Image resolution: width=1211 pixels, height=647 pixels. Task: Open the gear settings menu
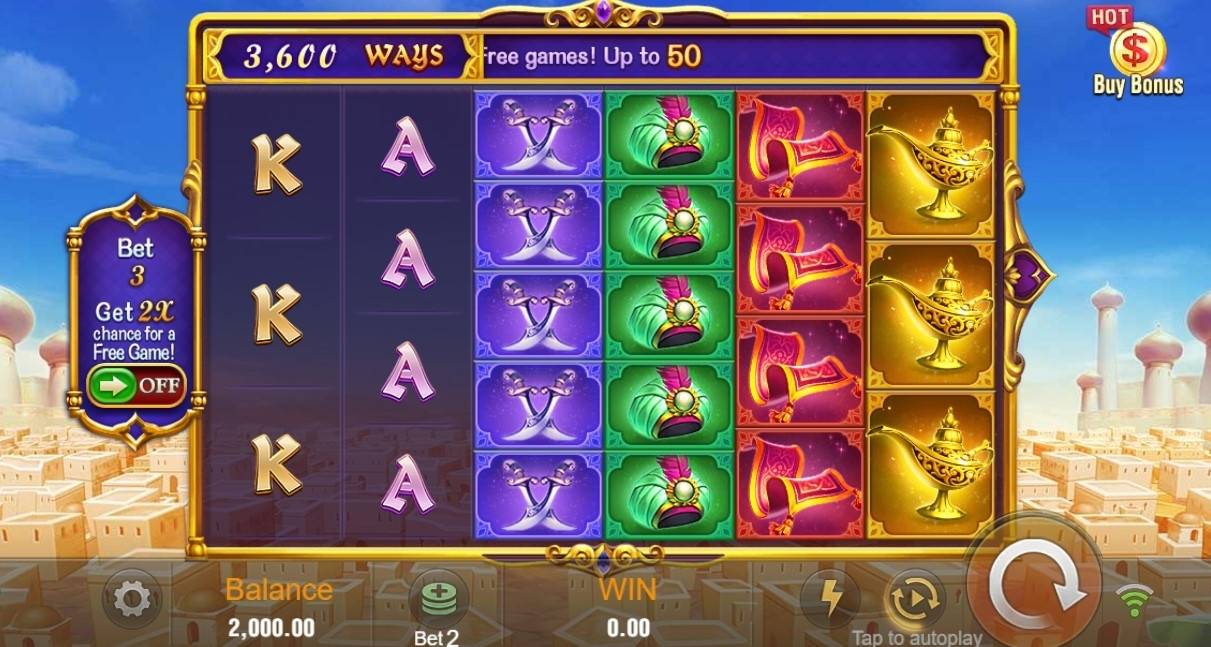tap(132, 599)
